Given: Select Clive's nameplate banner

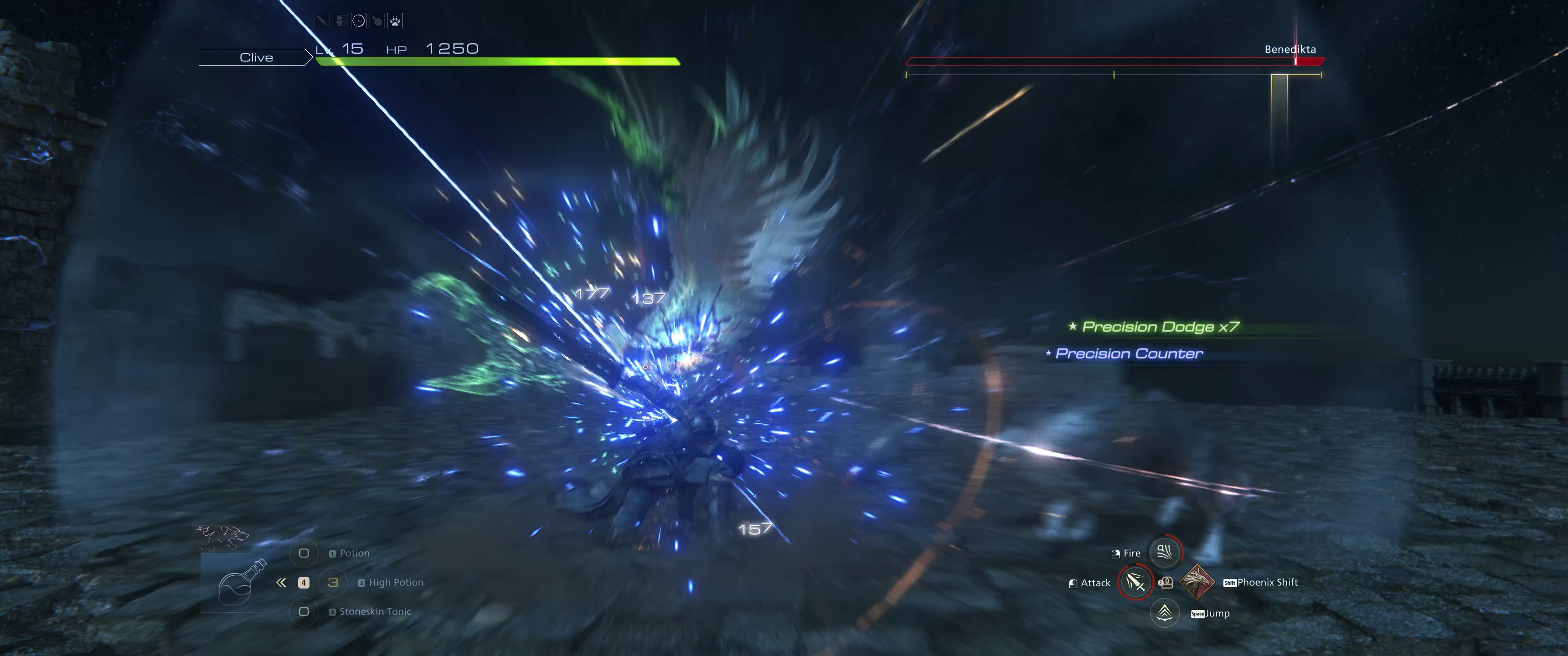Looking at the screenshot, I should click(258, 57).
